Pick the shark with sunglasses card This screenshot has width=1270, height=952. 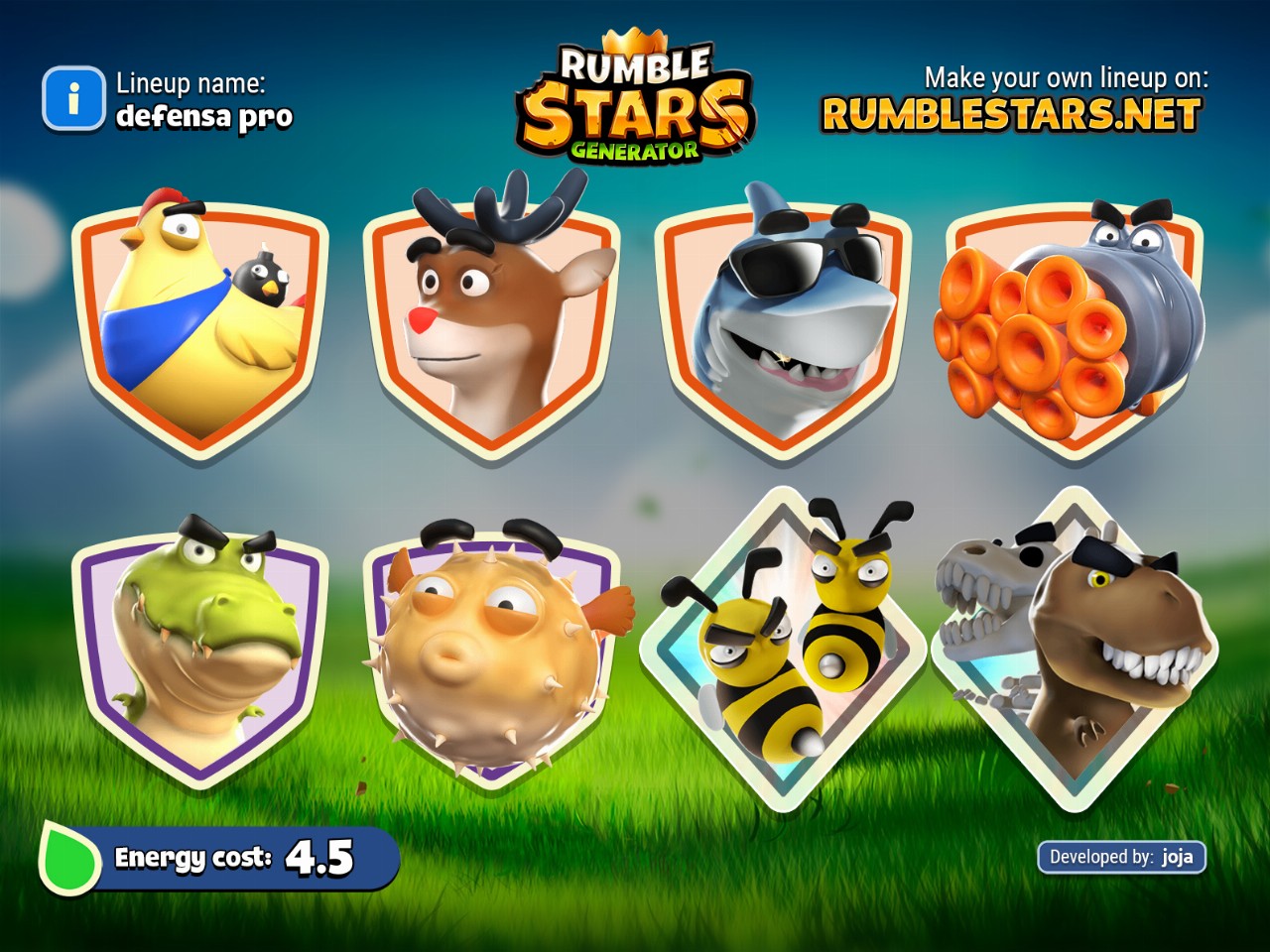[x=783, y=322]
